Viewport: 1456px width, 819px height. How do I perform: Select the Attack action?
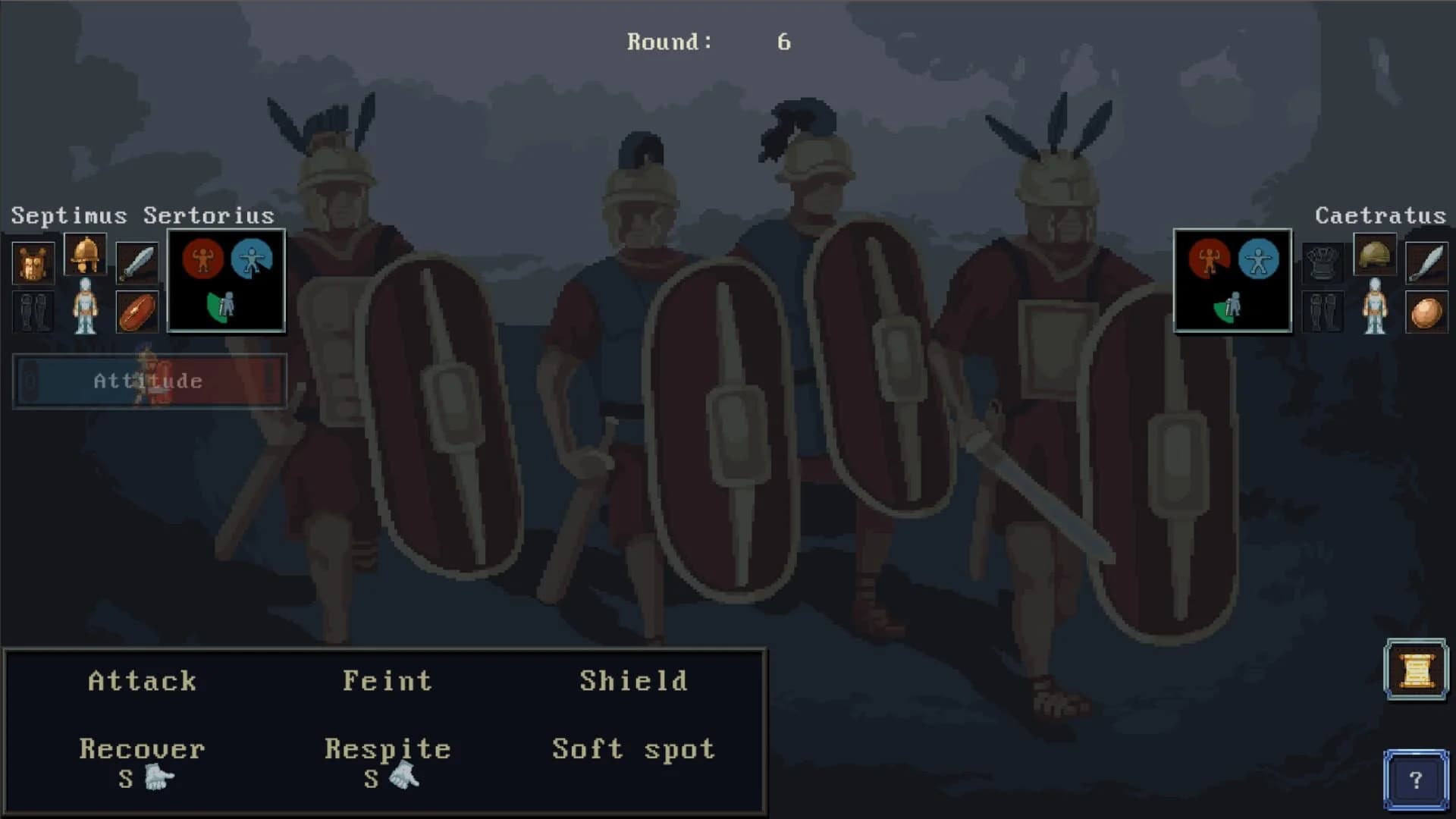142,680
